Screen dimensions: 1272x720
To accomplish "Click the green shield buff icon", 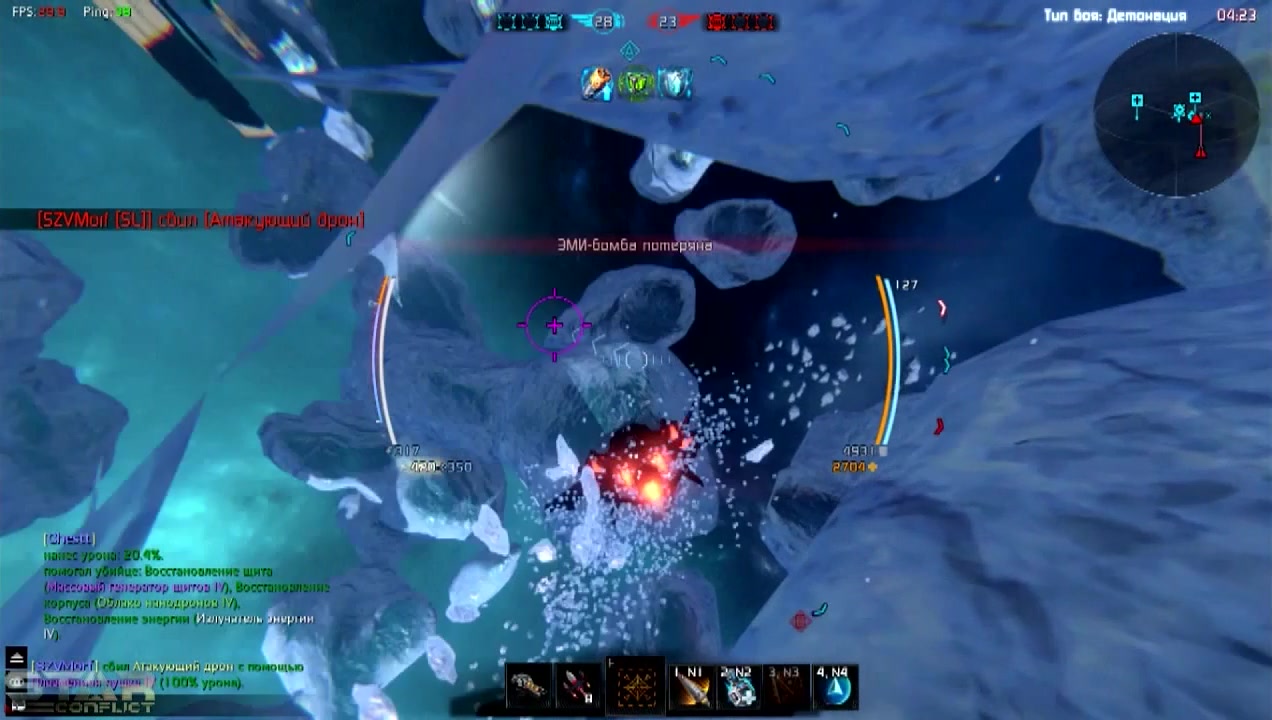I will coord(636,84).
